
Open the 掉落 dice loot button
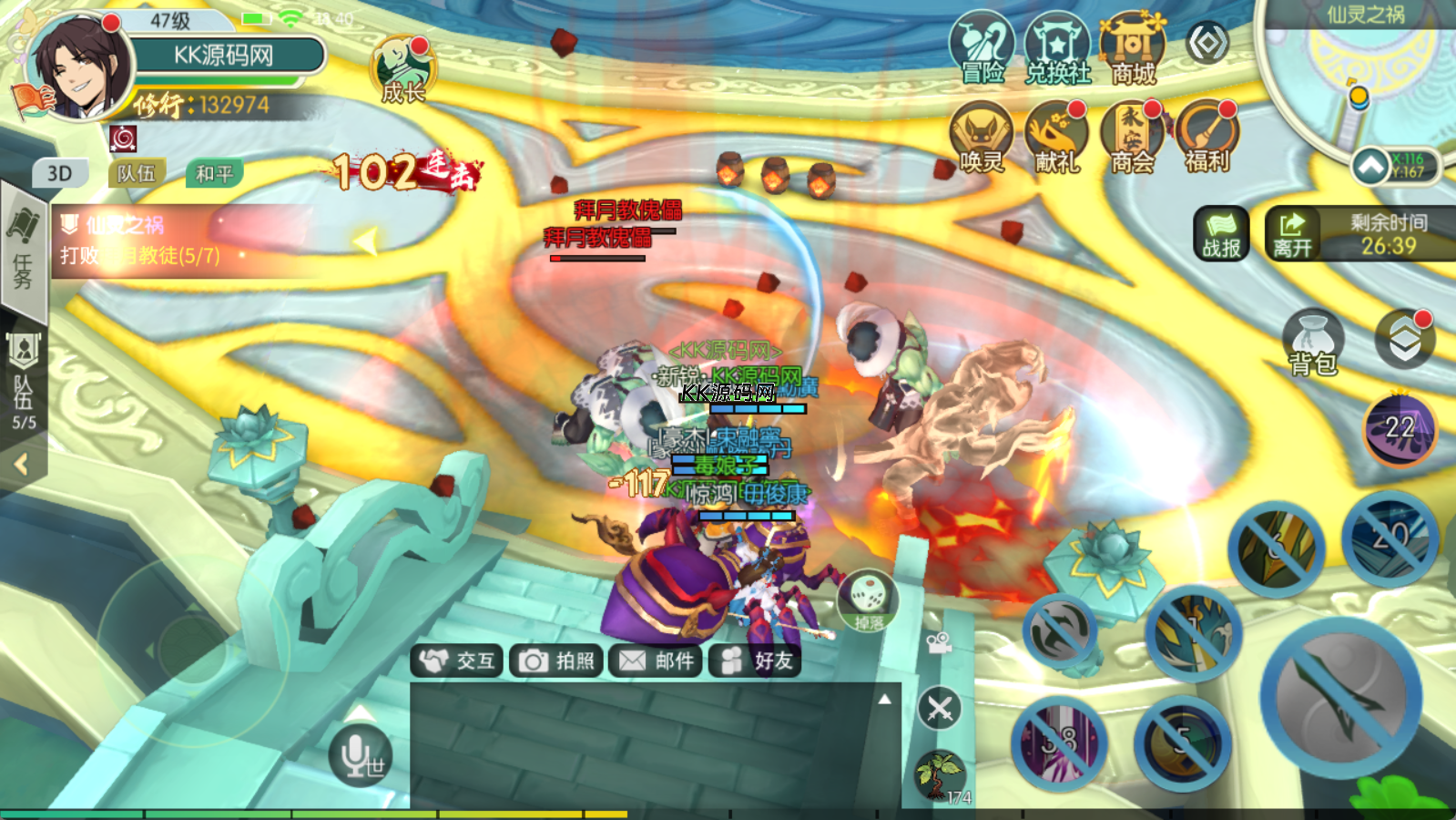[x=868, y=600]
